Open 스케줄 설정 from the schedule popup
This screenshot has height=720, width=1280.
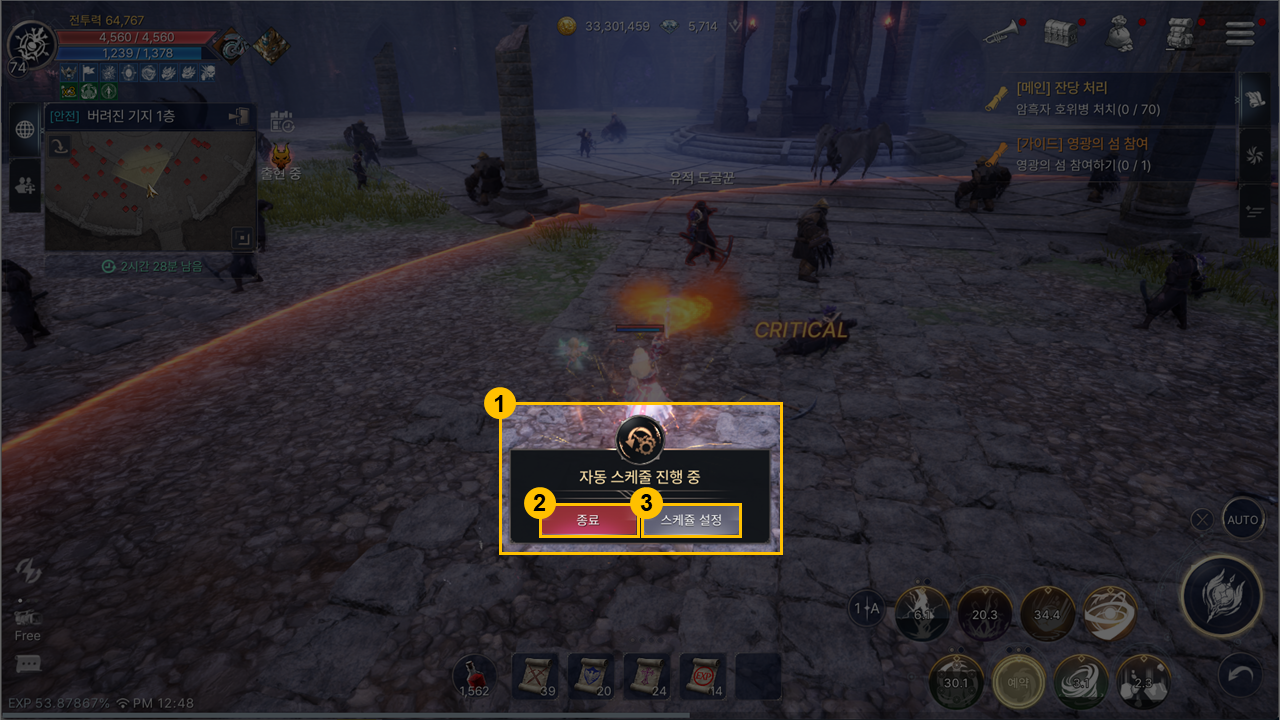pyautogui.click(x=691, y=520)
